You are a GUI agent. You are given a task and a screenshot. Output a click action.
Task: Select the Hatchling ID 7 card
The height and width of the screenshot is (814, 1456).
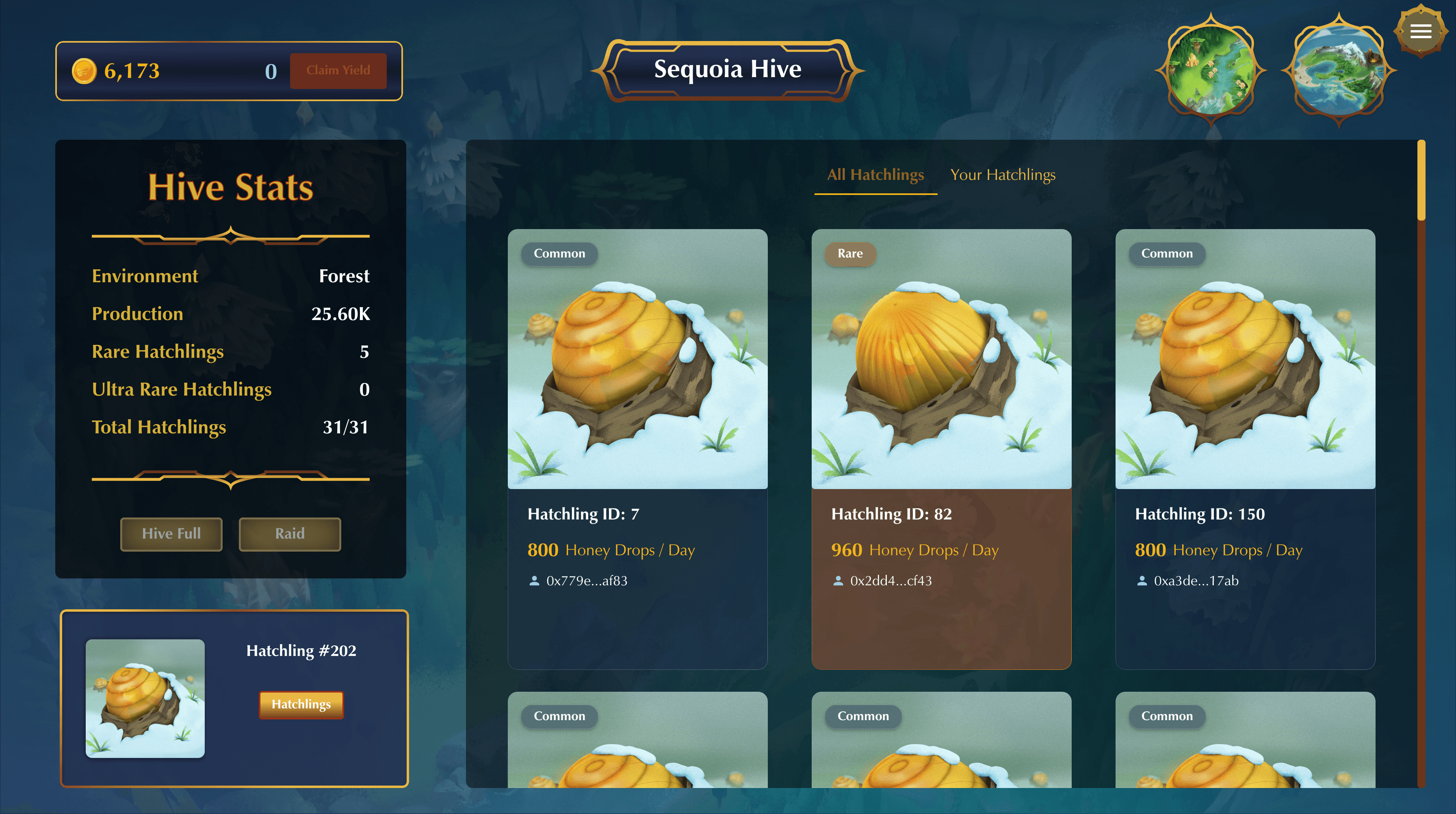(x=637, y=448)
